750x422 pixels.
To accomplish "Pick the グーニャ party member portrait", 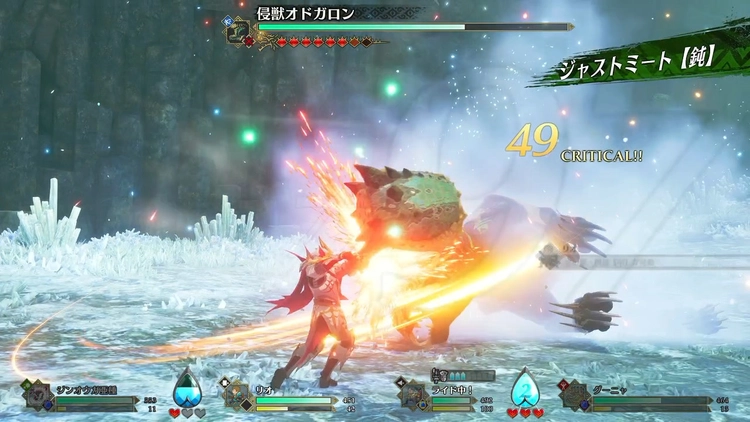I will coord(577,394).
